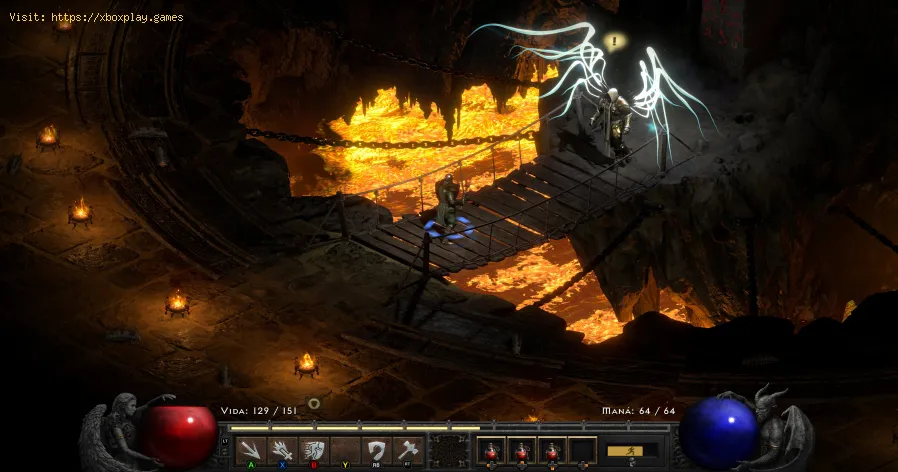The width and height of the screenshot is (898, 472).
Task: Toggle the run/walk stamina button
Action: click(633, 451)
